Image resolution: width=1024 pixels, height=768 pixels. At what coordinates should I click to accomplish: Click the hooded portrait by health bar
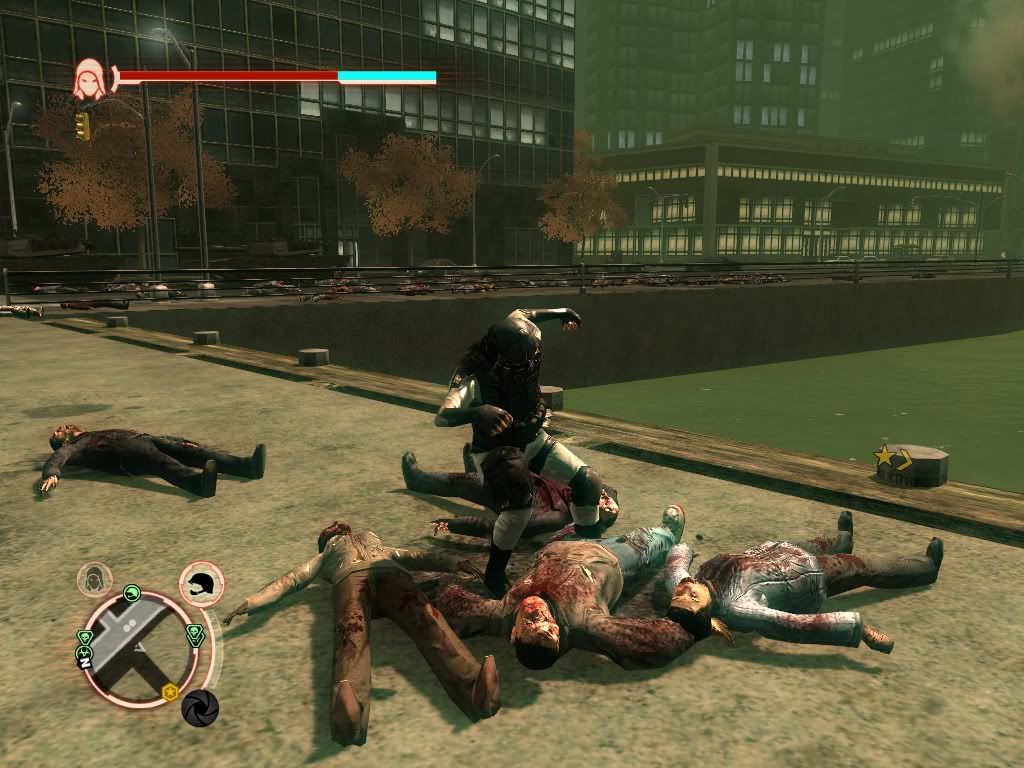[x=89, y=79]
